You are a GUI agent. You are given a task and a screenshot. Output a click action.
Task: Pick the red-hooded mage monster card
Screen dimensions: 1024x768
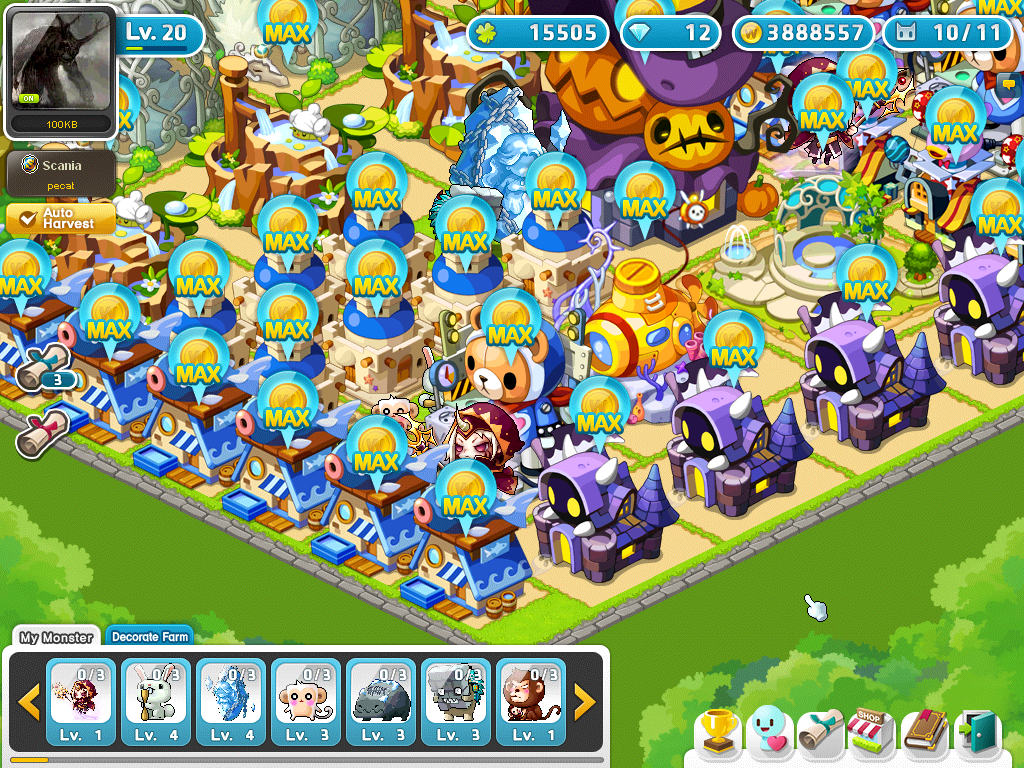81,702
